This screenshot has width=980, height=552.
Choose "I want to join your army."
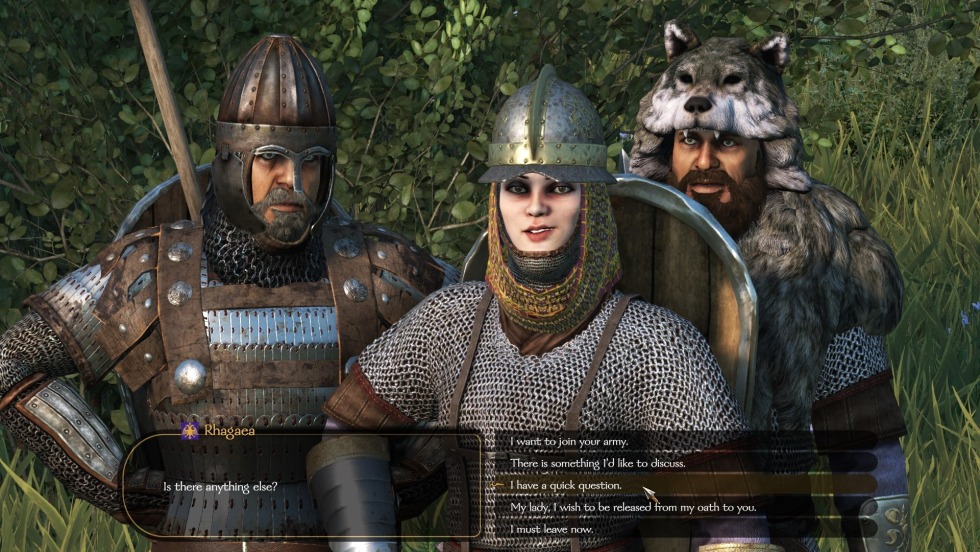[x=570, y=441]
